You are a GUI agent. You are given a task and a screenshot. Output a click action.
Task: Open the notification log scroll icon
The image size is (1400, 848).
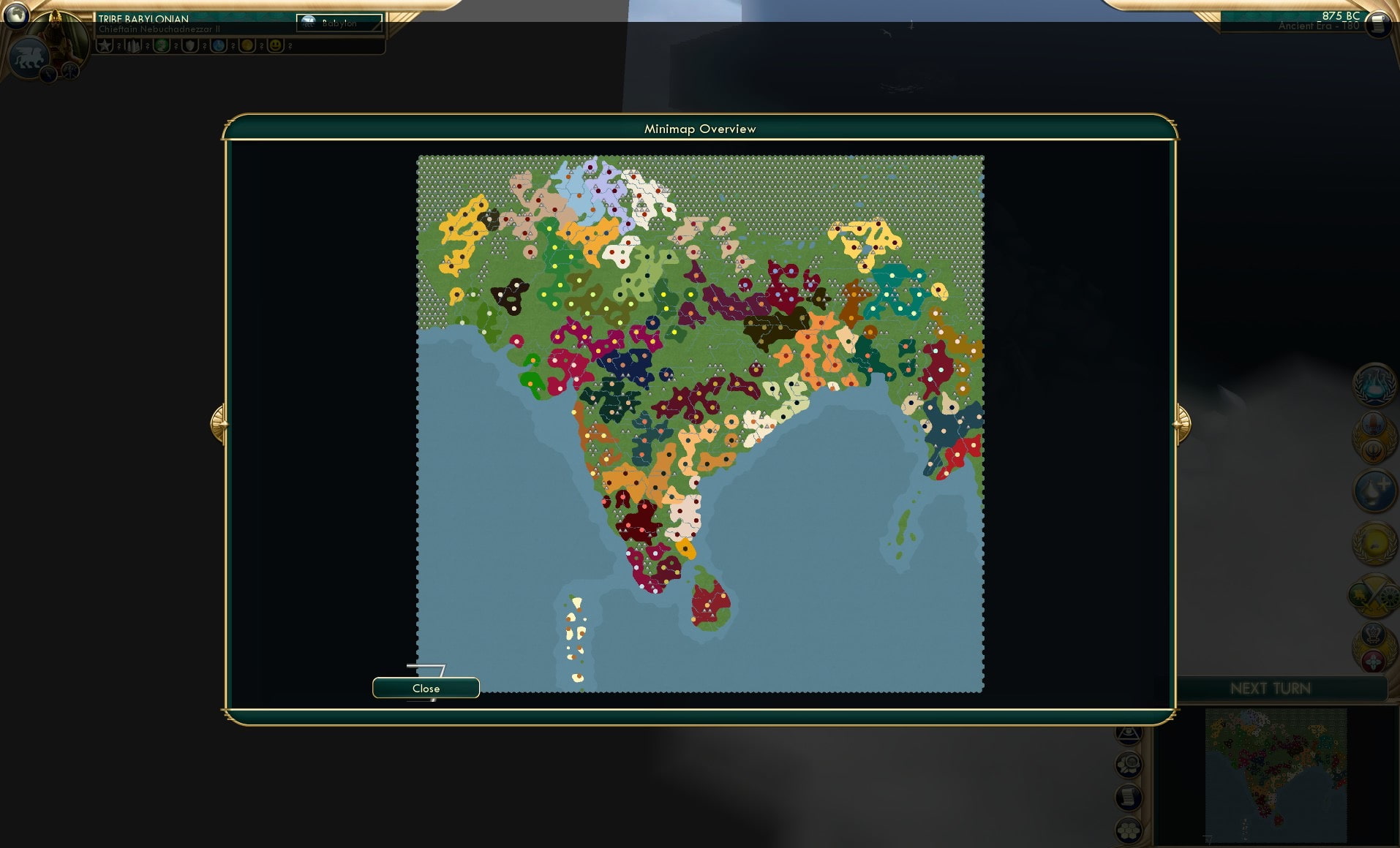(x=1127, y=797)
